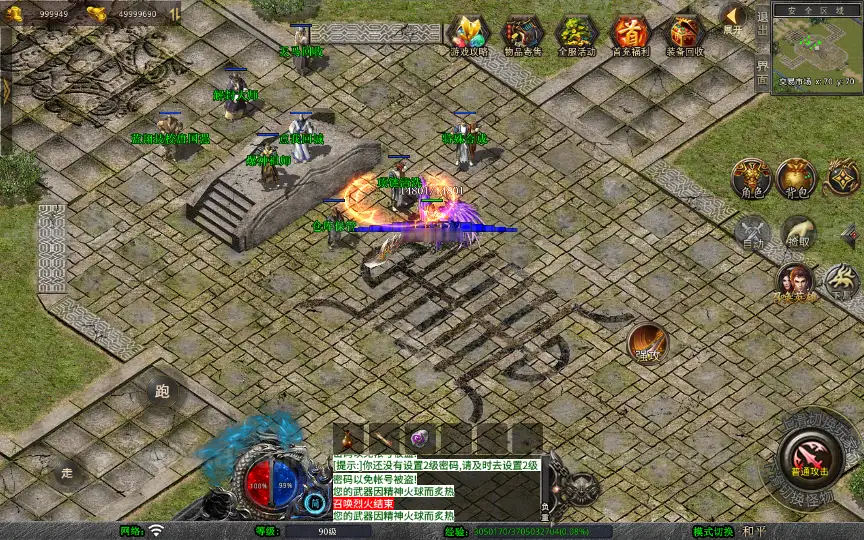Open the 背包 backpack bag
The height and width of the screenshot is (540, 864).
797,178
